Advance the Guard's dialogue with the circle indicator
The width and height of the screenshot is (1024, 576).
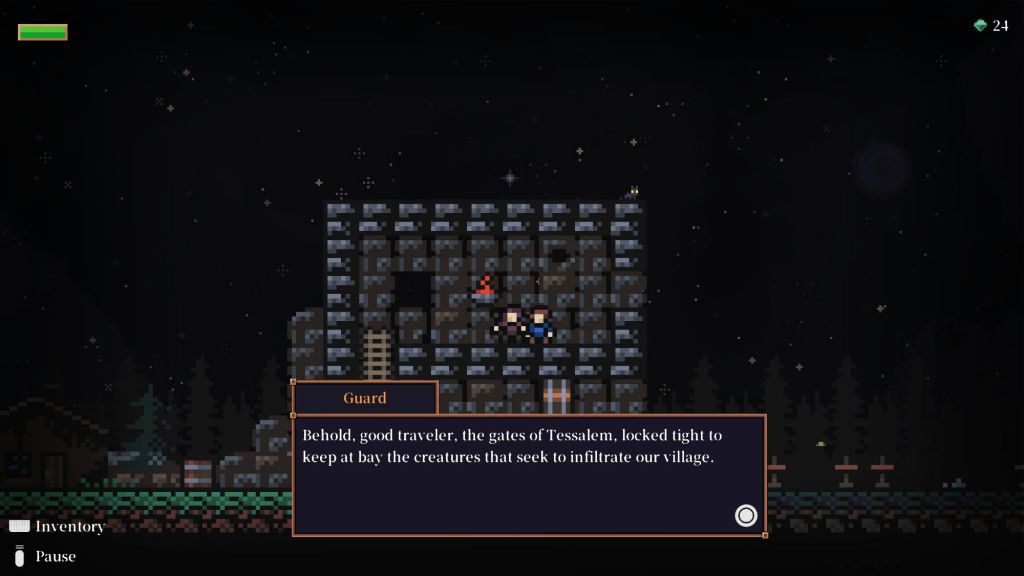[x=746, y=515]
